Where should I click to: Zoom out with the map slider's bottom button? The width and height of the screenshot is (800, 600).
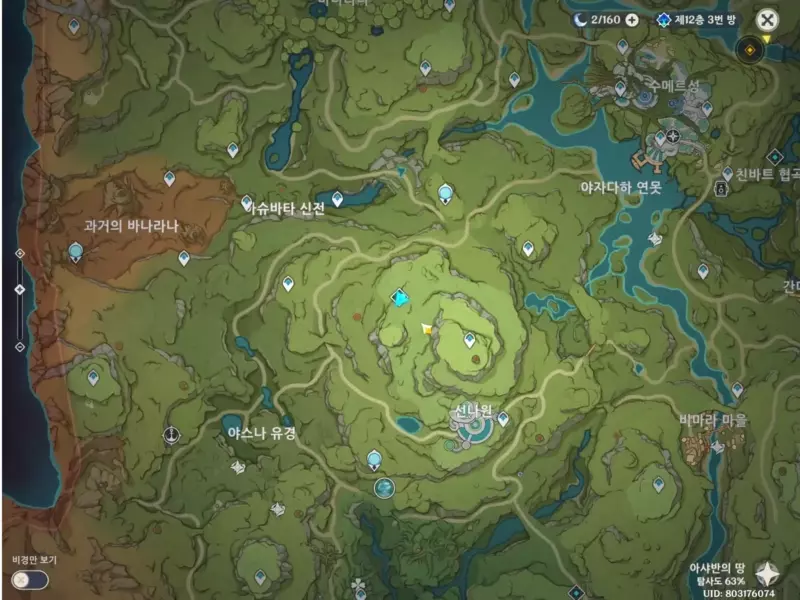coord(20,347)
